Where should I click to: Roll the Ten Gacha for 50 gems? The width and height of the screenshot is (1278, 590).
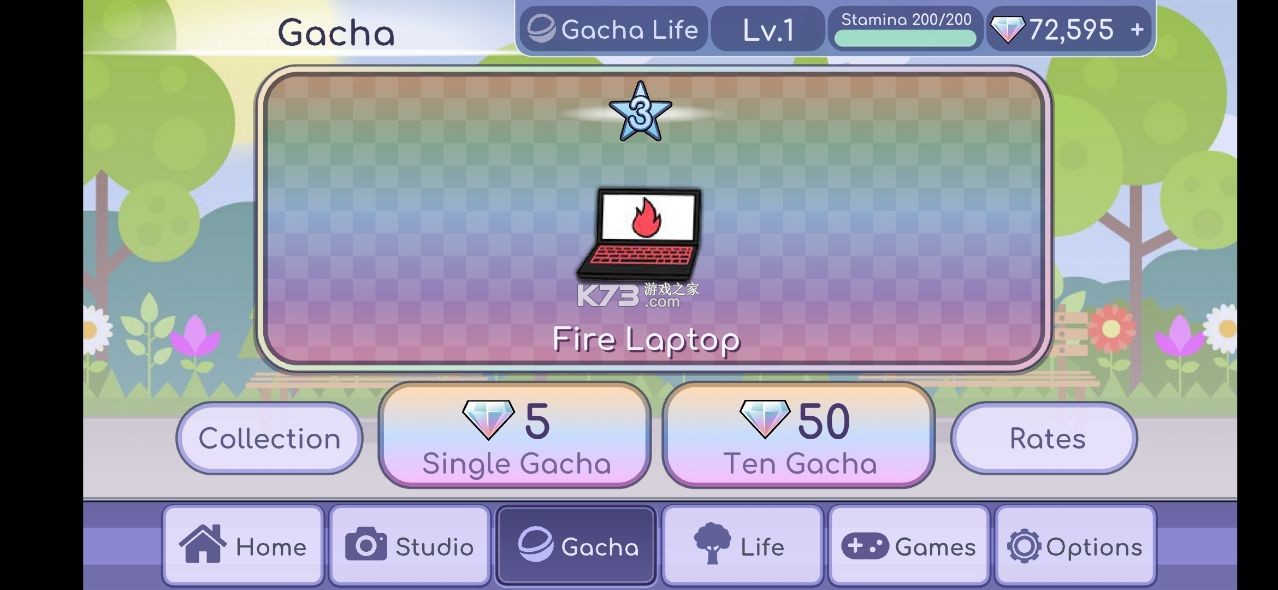tap(799, 436)
